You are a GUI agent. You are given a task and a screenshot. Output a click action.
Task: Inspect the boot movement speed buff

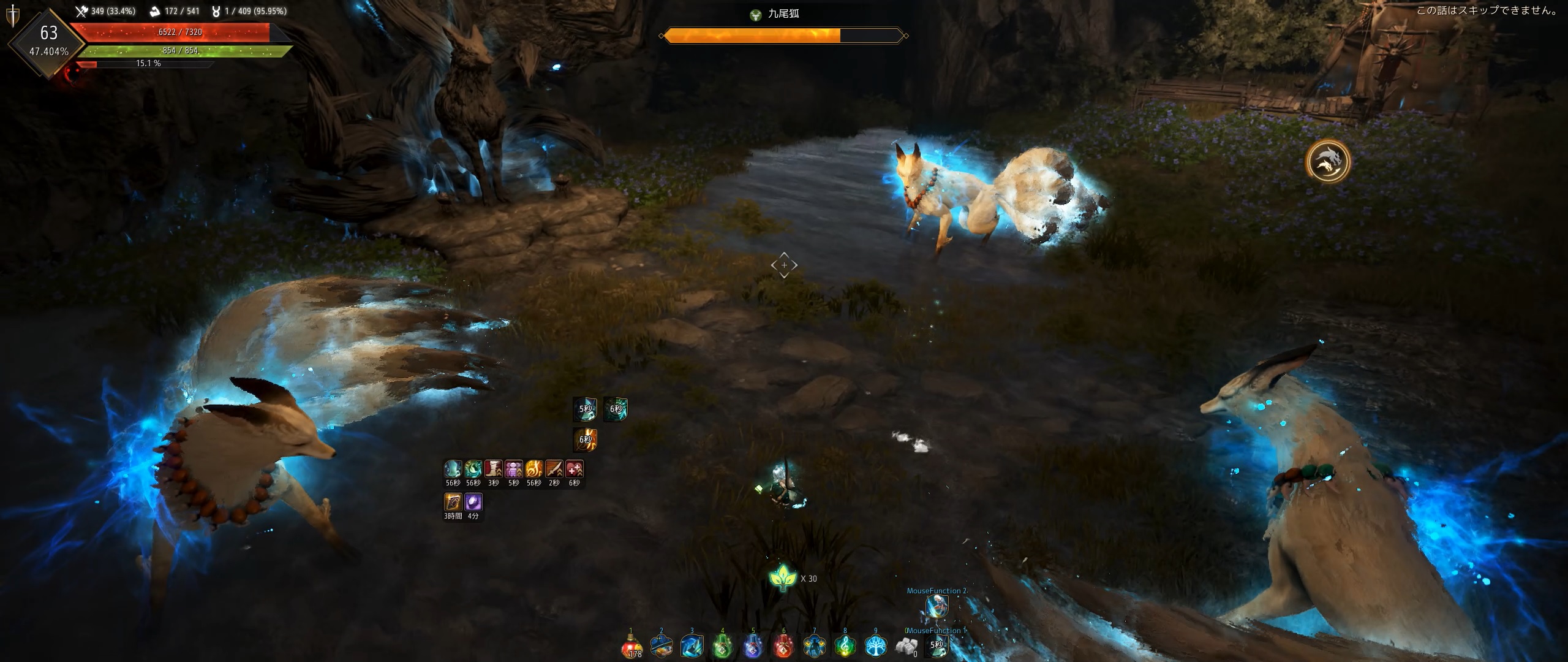tap(494, 470)
